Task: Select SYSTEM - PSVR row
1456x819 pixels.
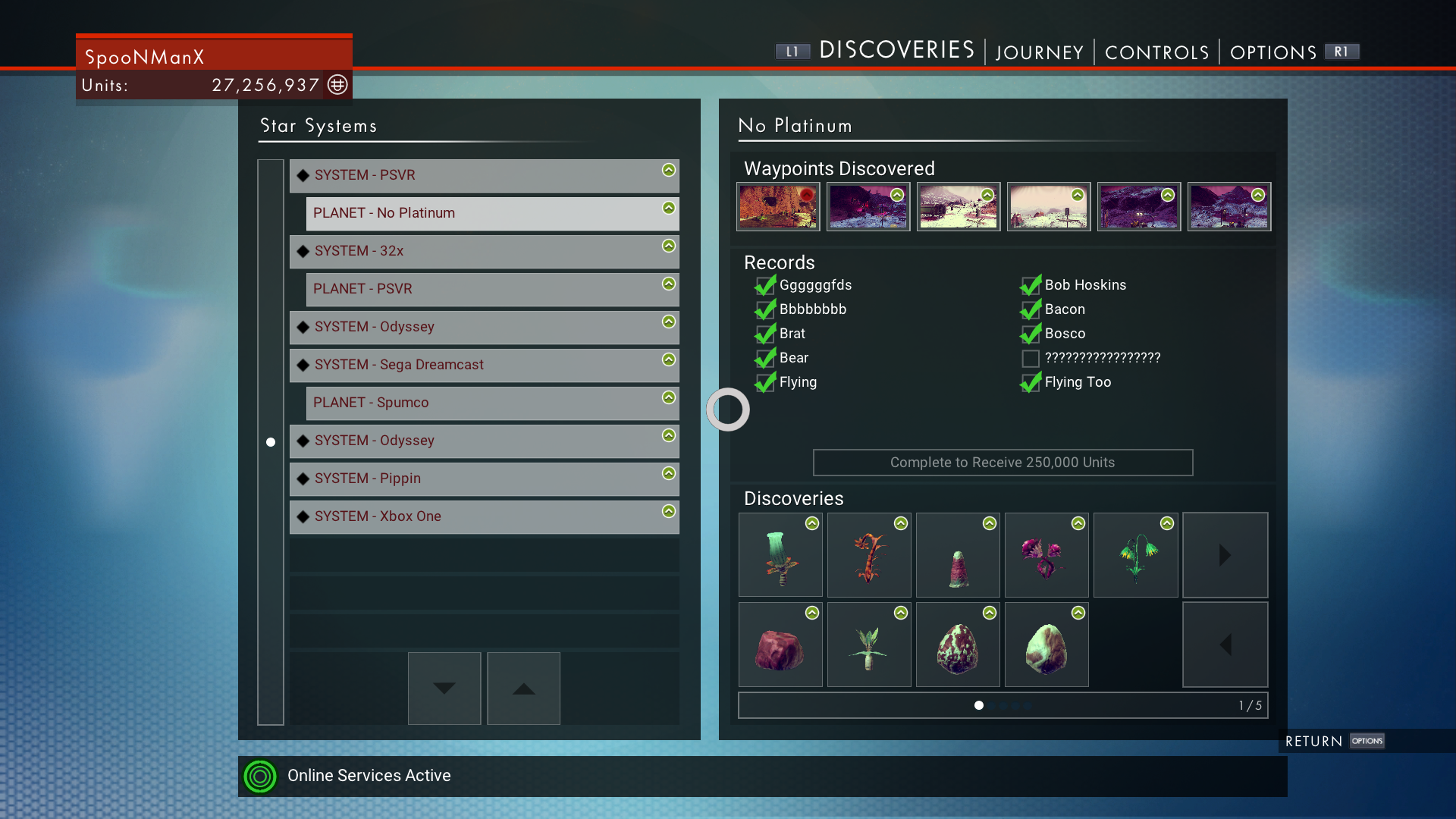Action: coord(484,175)
